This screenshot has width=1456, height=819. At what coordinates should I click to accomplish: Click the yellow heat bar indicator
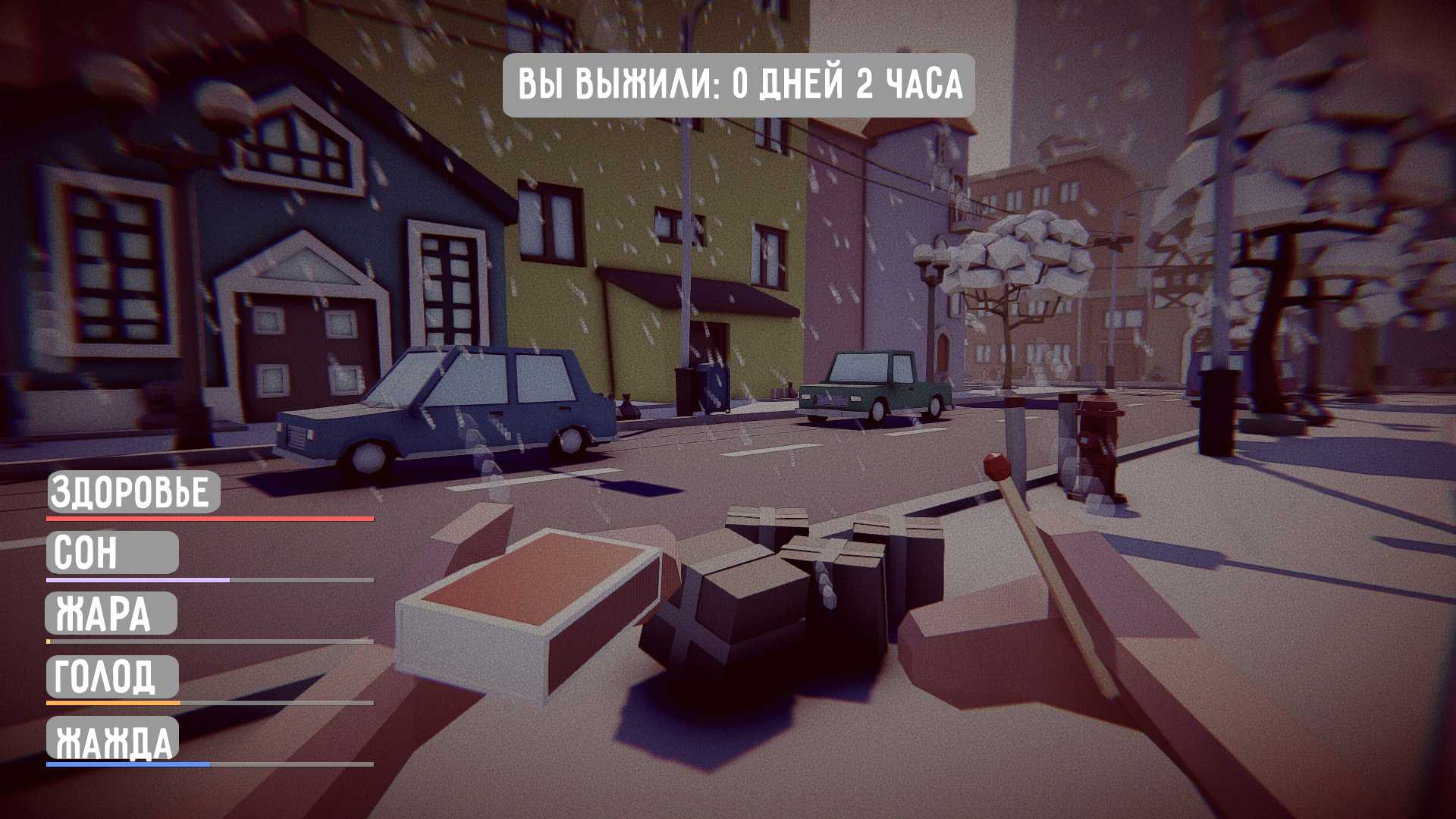(49, 641)
